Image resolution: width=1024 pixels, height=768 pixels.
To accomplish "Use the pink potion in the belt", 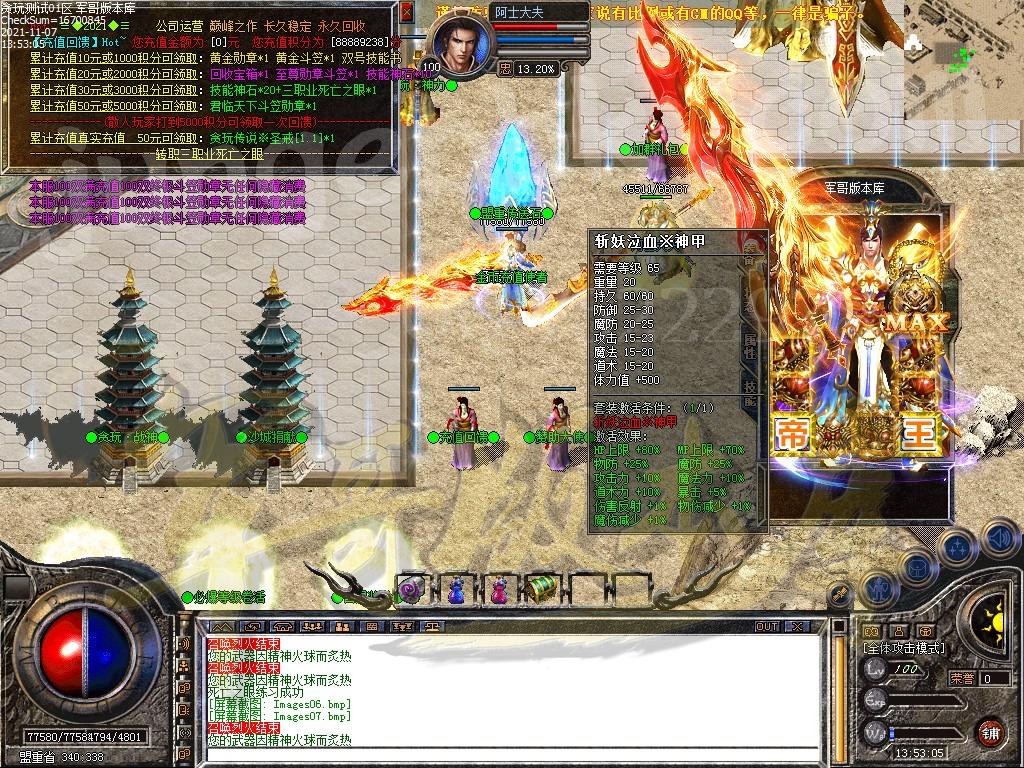I will coord(498,590).
